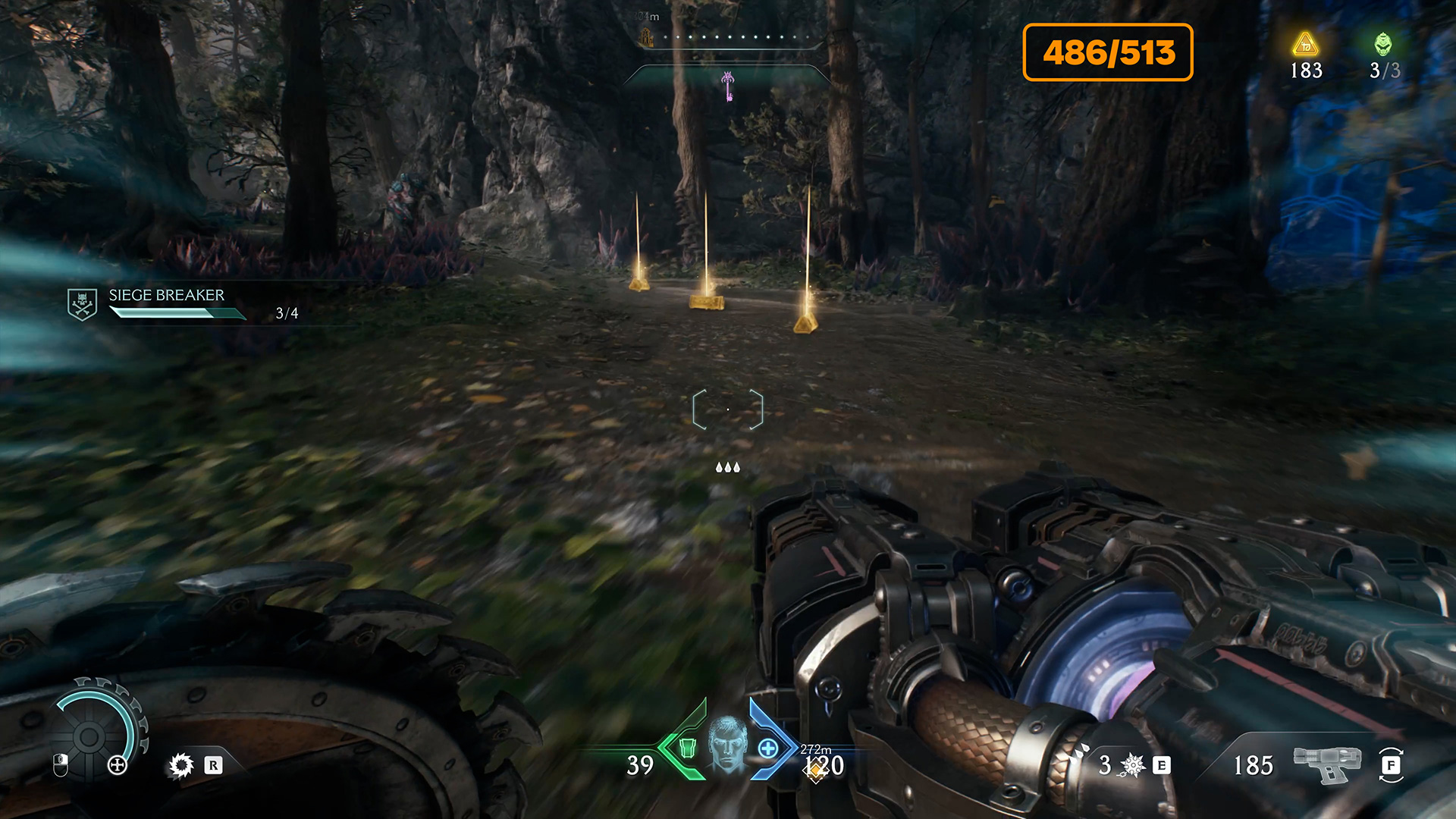Viewport: 1456px width, 819px height.
Task: Select the shield rune burst icon
Action: click(x=181, y=765)
